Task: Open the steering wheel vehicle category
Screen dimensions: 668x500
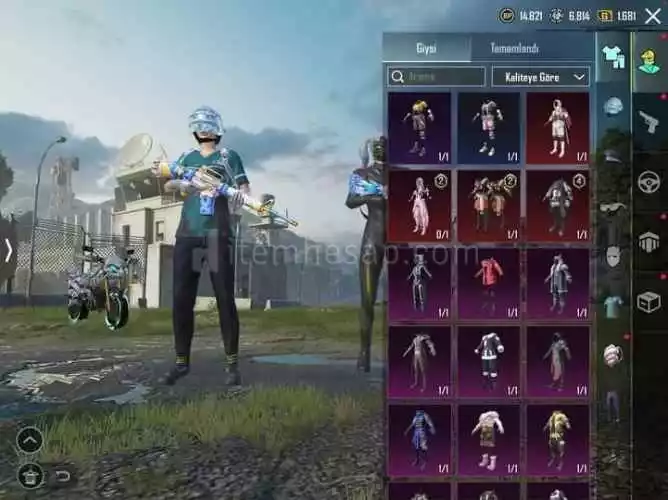Action: [x=649, y=182]
